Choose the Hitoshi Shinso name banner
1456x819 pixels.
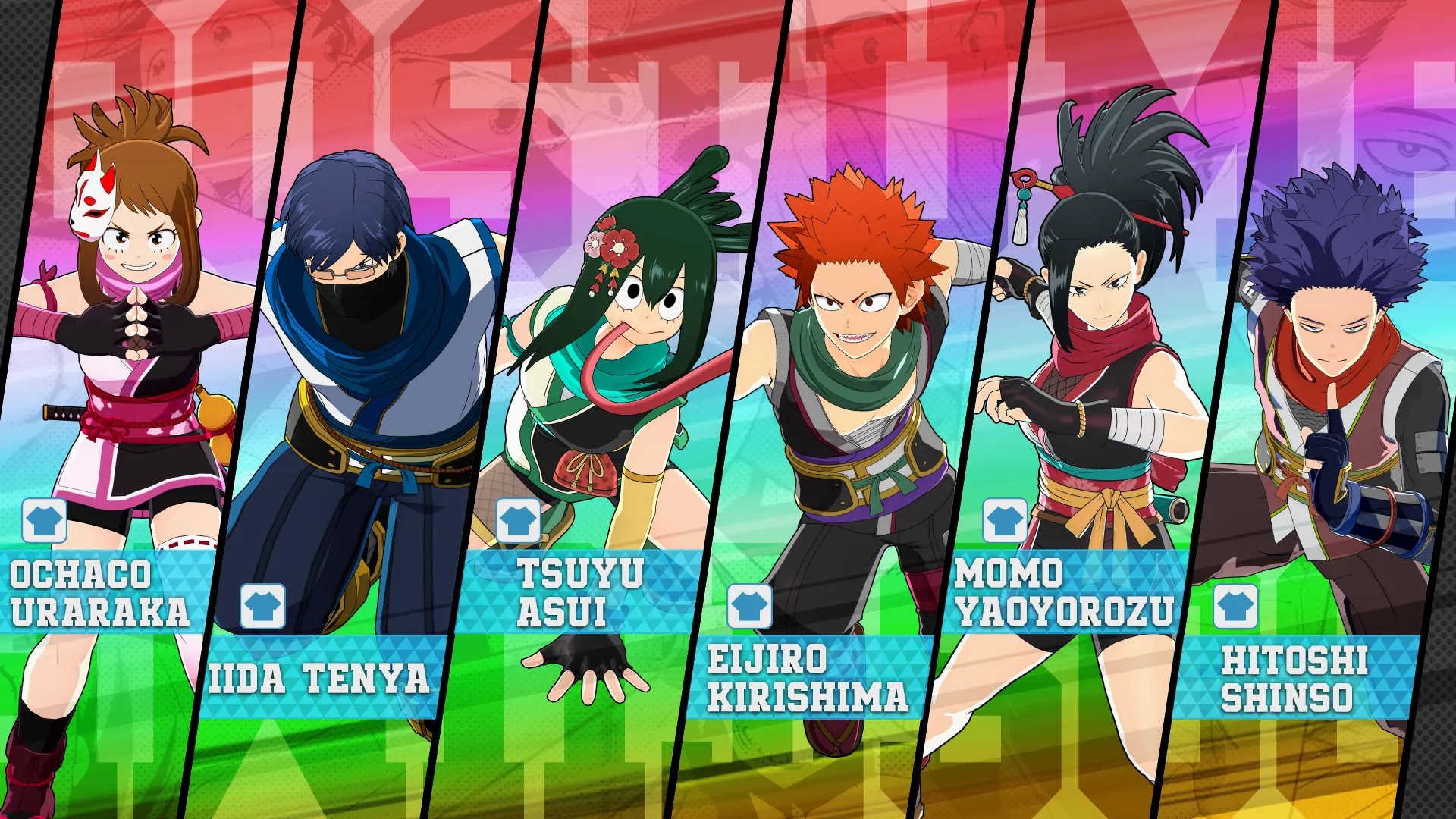(x=1293, y=678)
